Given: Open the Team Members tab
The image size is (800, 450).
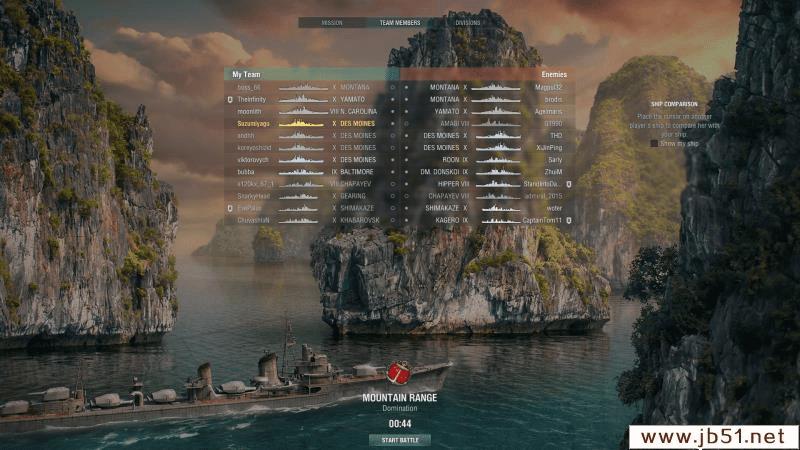Looking at the screenshot, I should (400, 22).
